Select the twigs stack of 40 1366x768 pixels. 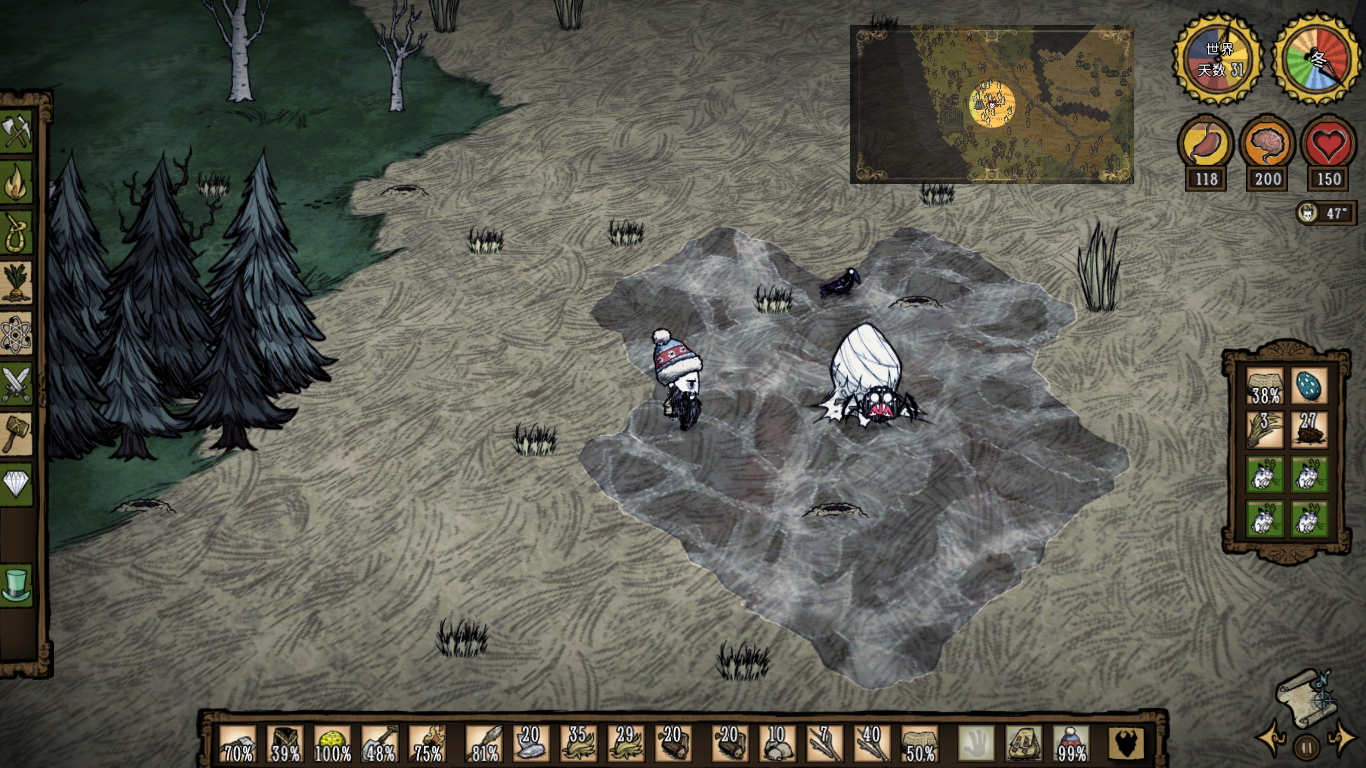click(872, 744)
